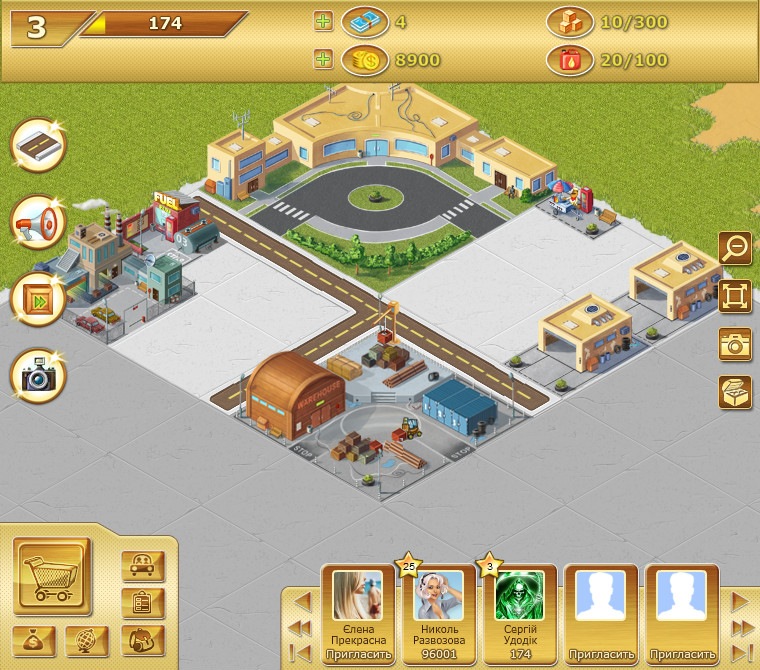Open the box icon on the right edge
This screenshot has width=760, height=670.
tap(735, 391)
